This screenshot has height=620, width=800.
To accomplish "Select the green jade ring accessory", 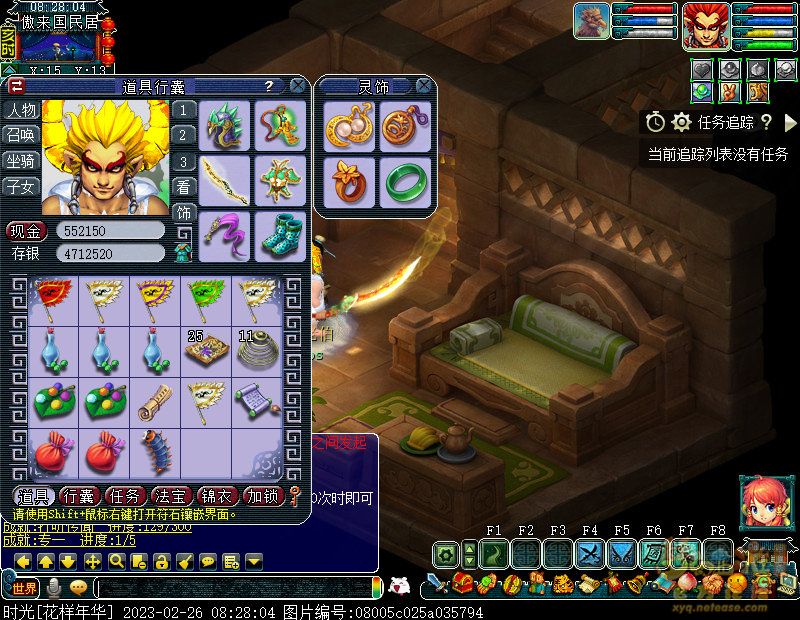I will (x=406, y=182).
